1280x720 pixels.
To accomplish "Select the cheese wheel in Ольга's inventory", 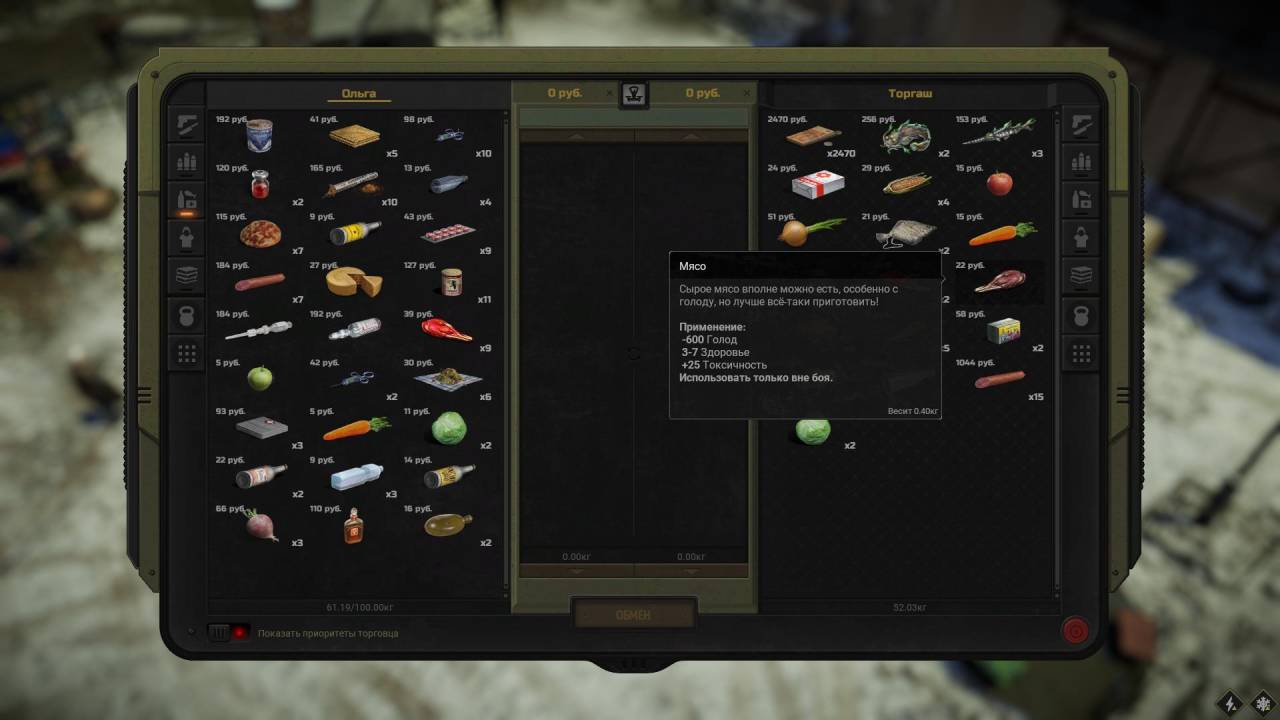I will pyautogui.click(x=353, y=282).
